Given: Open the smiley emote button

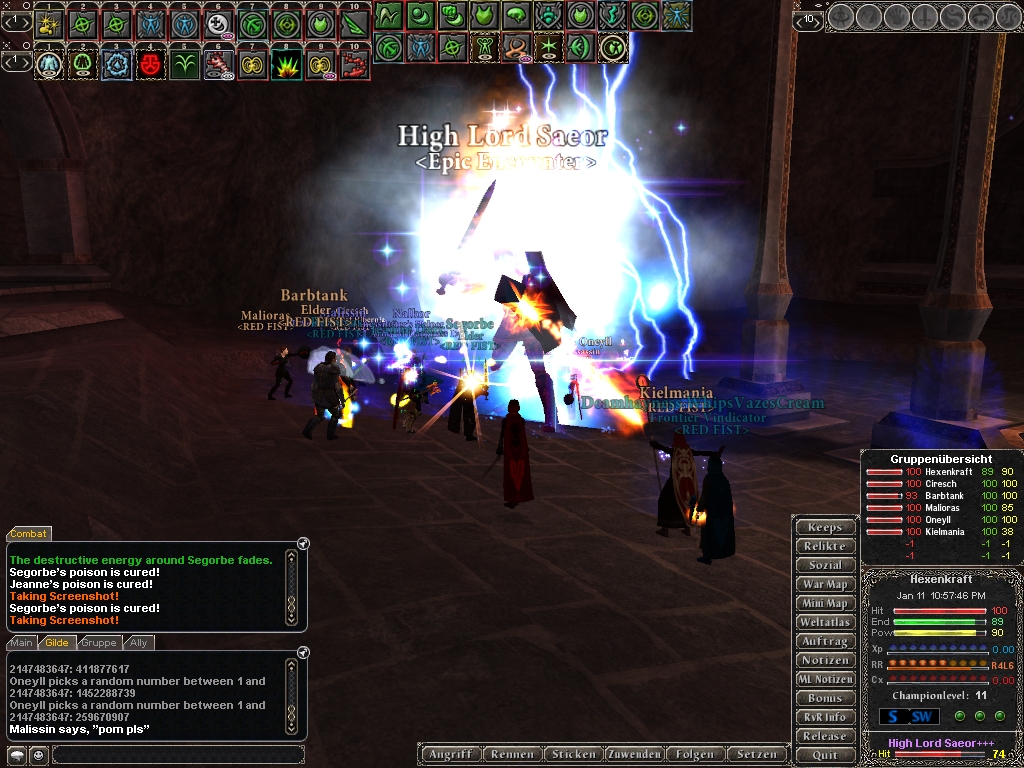Looking at the screenshot, I should 37,754.
